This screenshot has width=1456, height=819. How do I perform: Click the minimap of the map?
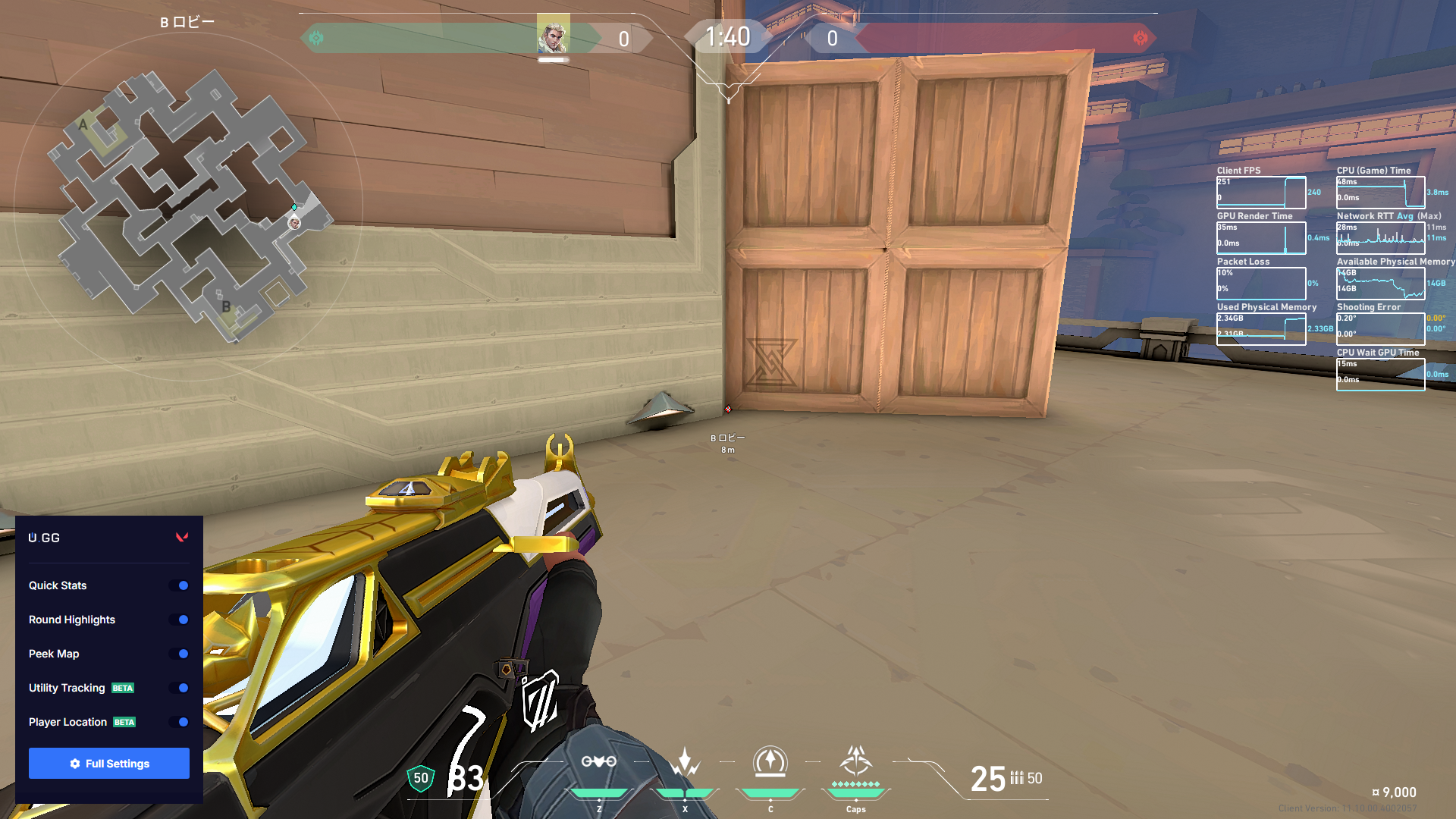pyautogui.click(x=188, y=205)
